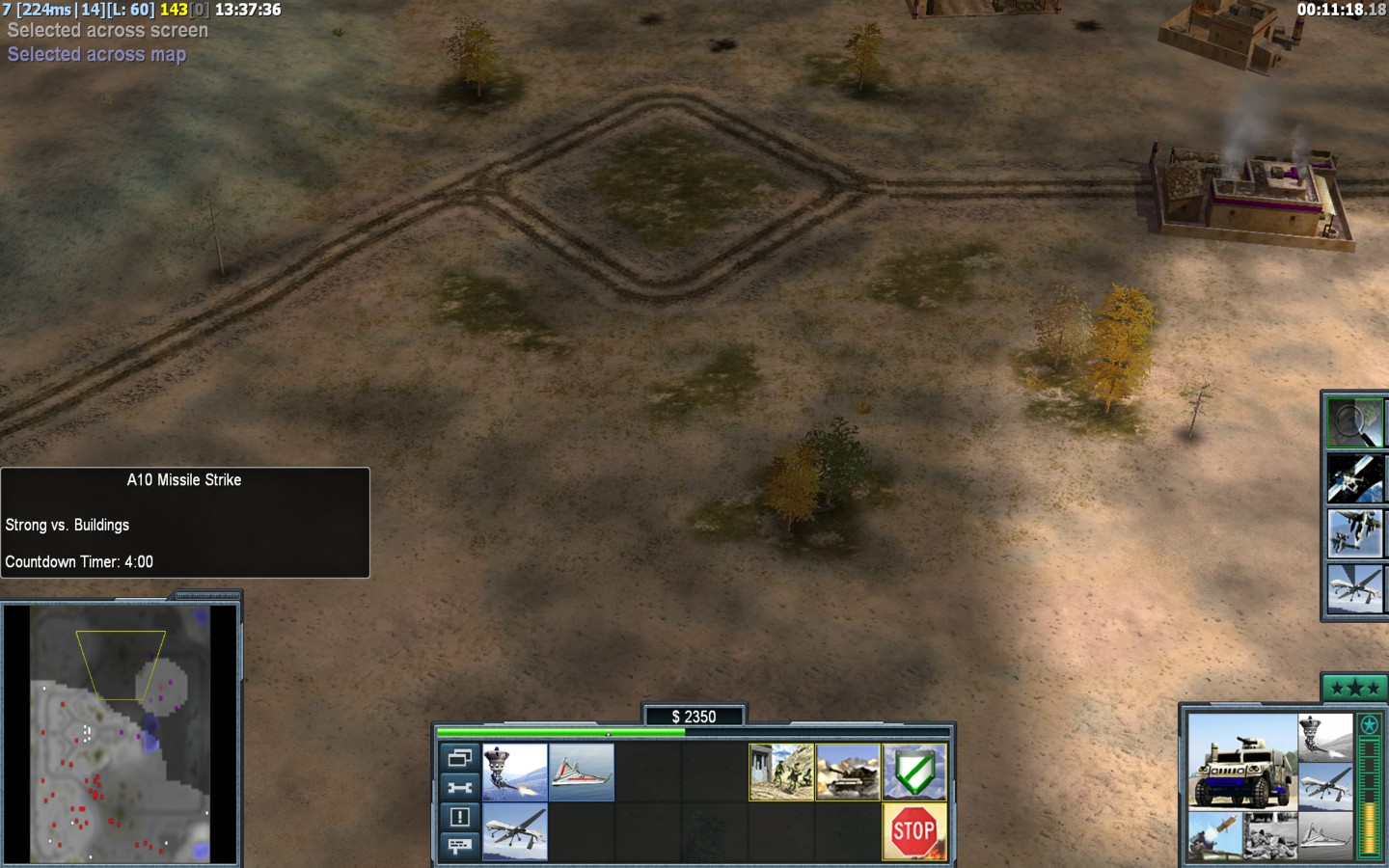Viewport: 1389px width, 868px height.
Task: Select the spy drone power shortcut
Action: pos(1354,587)
